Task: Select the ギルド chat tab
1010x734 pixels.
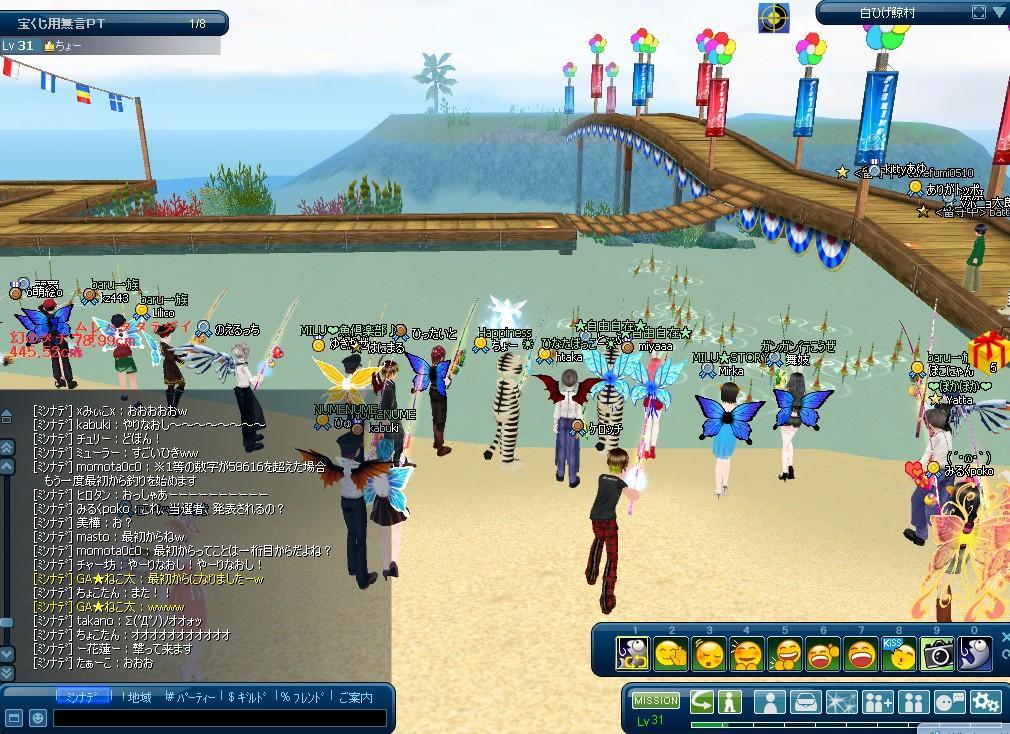Action: (251, 697)
